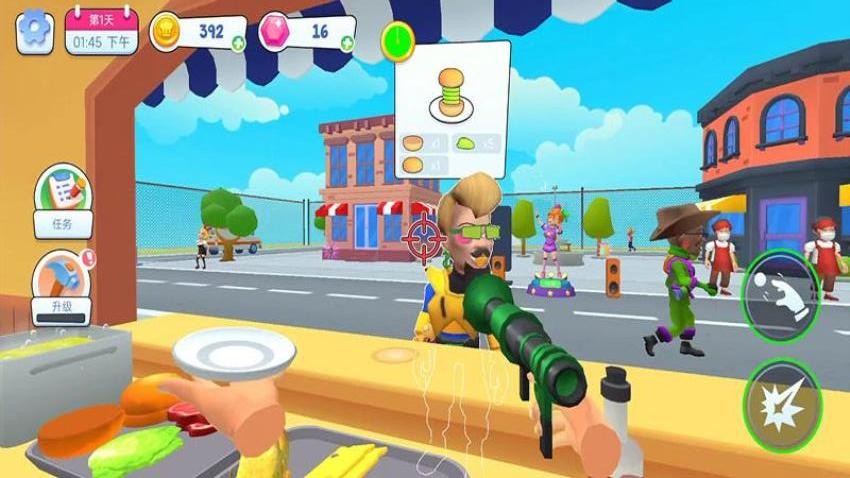Open the 任务 tasks clipboard
The height and width of the screenshot is (478, 850).
click(63, 202)
